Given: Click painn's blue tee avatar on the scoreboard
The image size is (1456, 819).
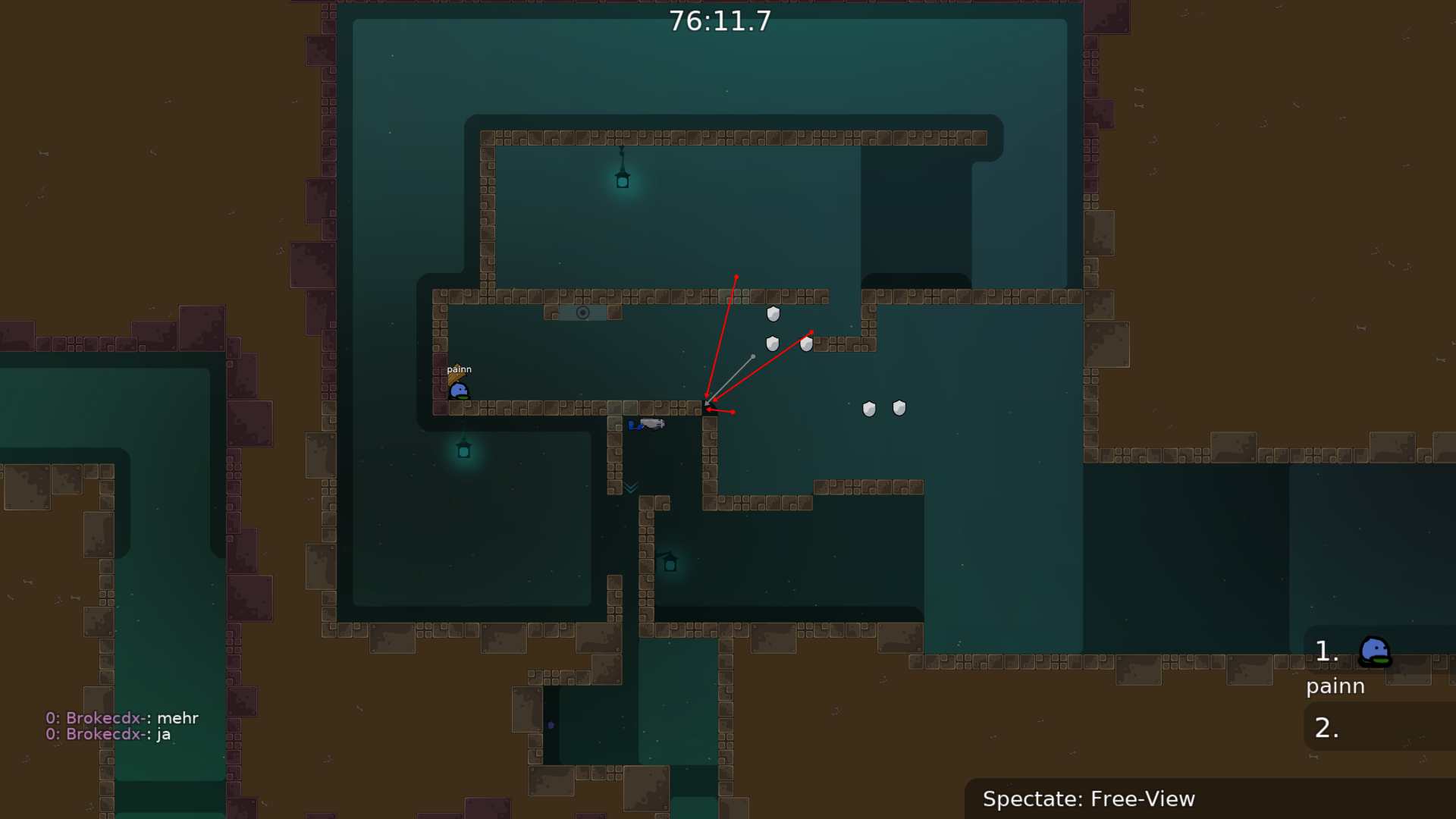Looking at the screenshot, I should coord(1376,651).
